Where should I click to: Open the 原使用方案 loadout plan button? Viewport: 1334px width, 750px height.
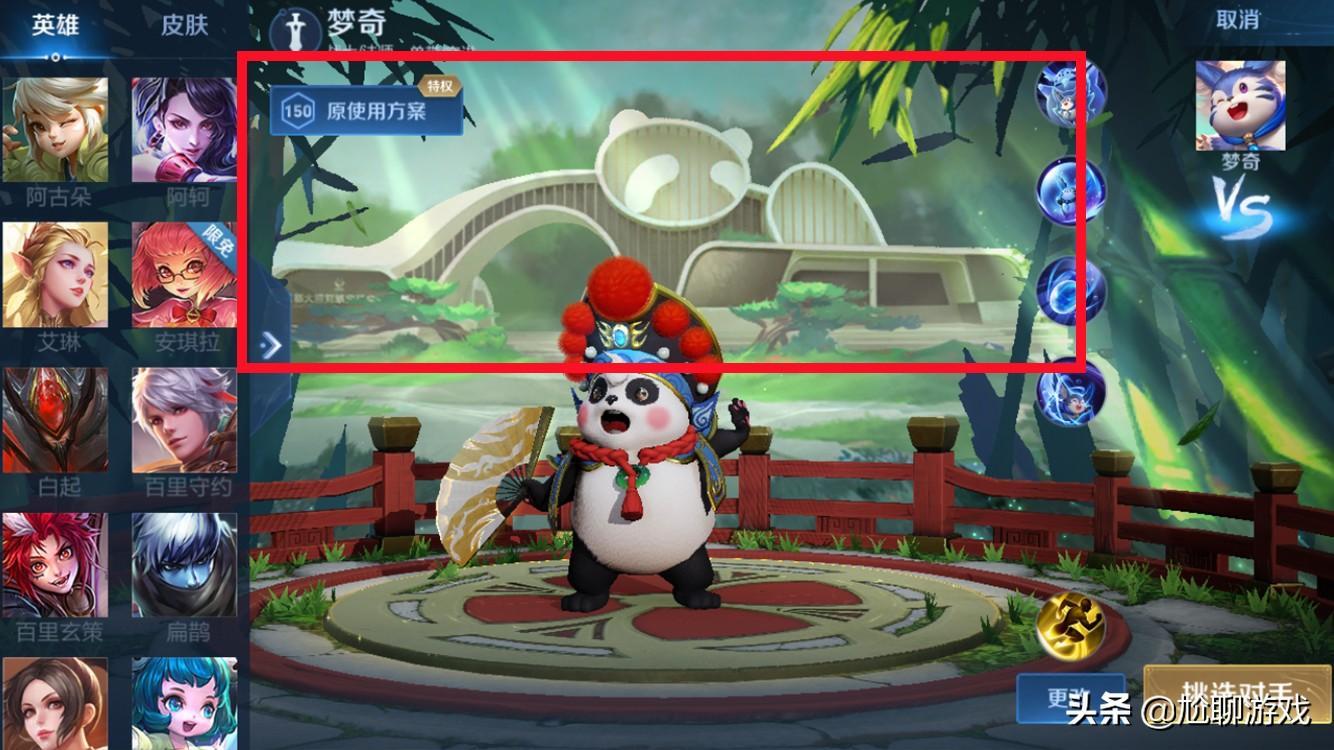[366, 110]
